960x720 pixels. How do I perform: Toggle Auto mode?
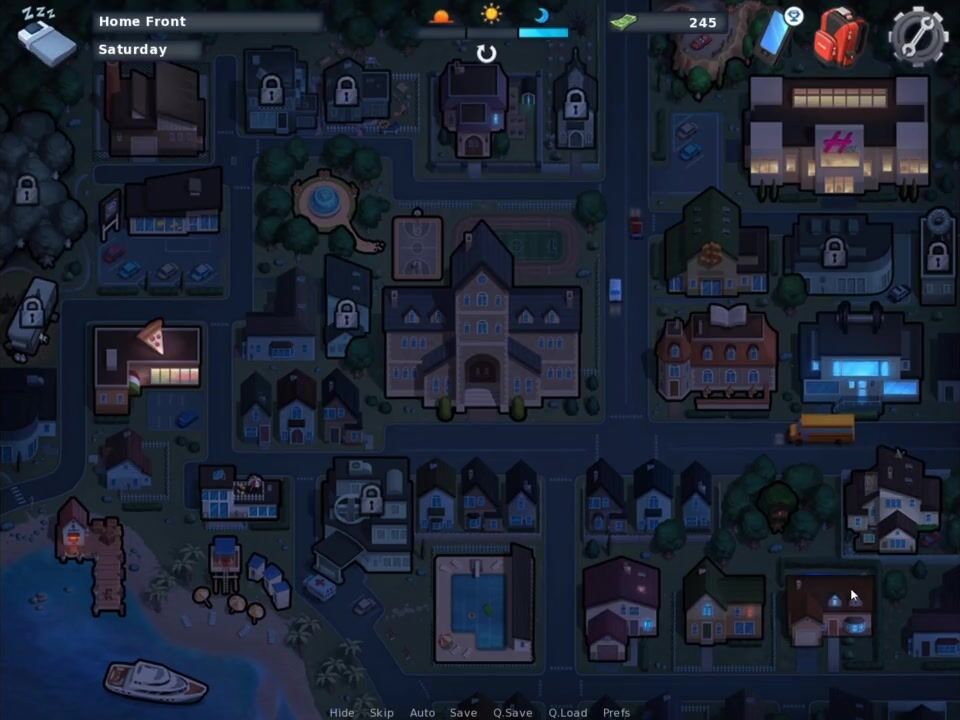pyautogui.click(x=422, y=712)
